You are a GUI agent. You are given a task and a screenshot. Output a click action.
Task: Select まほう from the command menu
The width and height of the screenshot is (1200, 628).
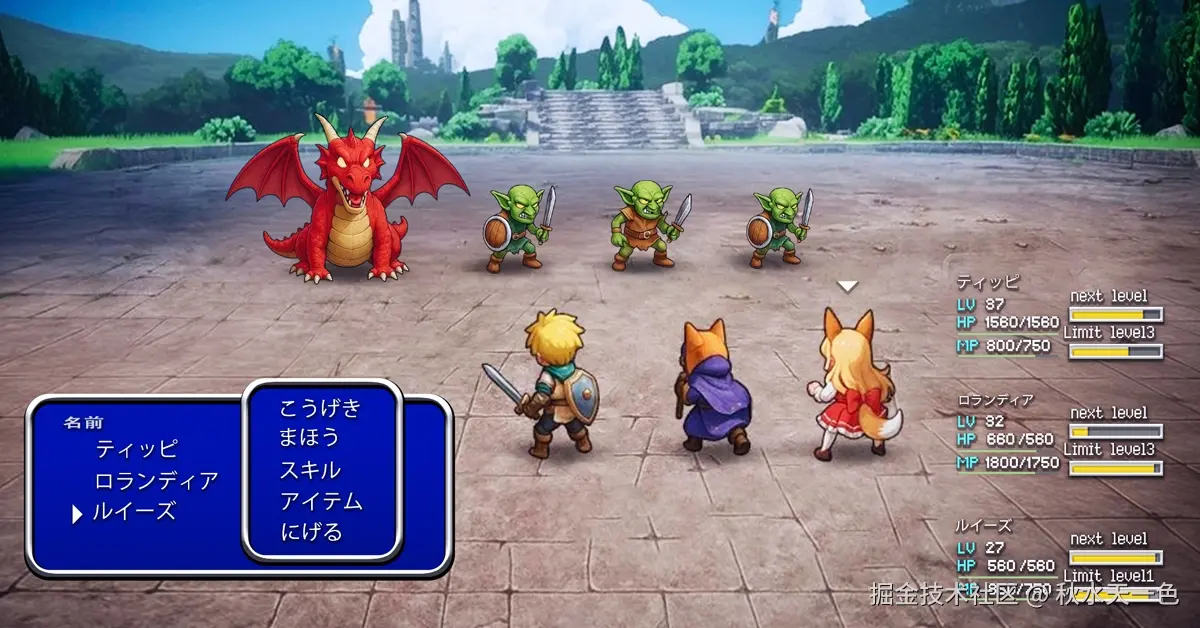(310, 438)
